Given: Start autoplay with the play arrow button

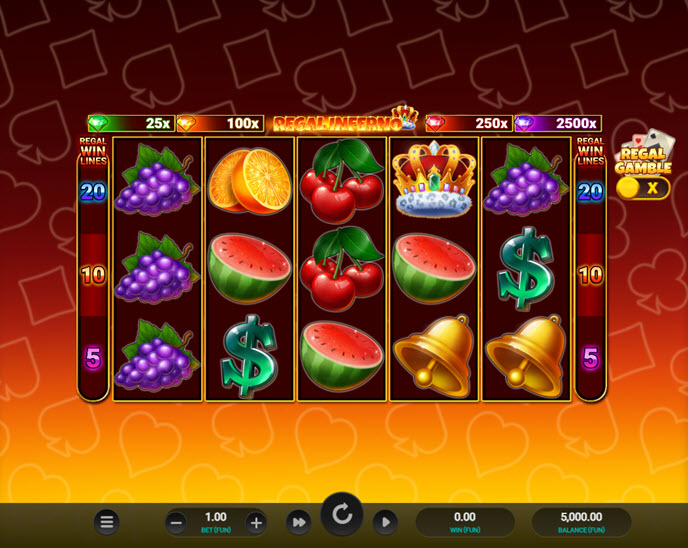Looking at the screenshot, I should [x=385, y=522].
